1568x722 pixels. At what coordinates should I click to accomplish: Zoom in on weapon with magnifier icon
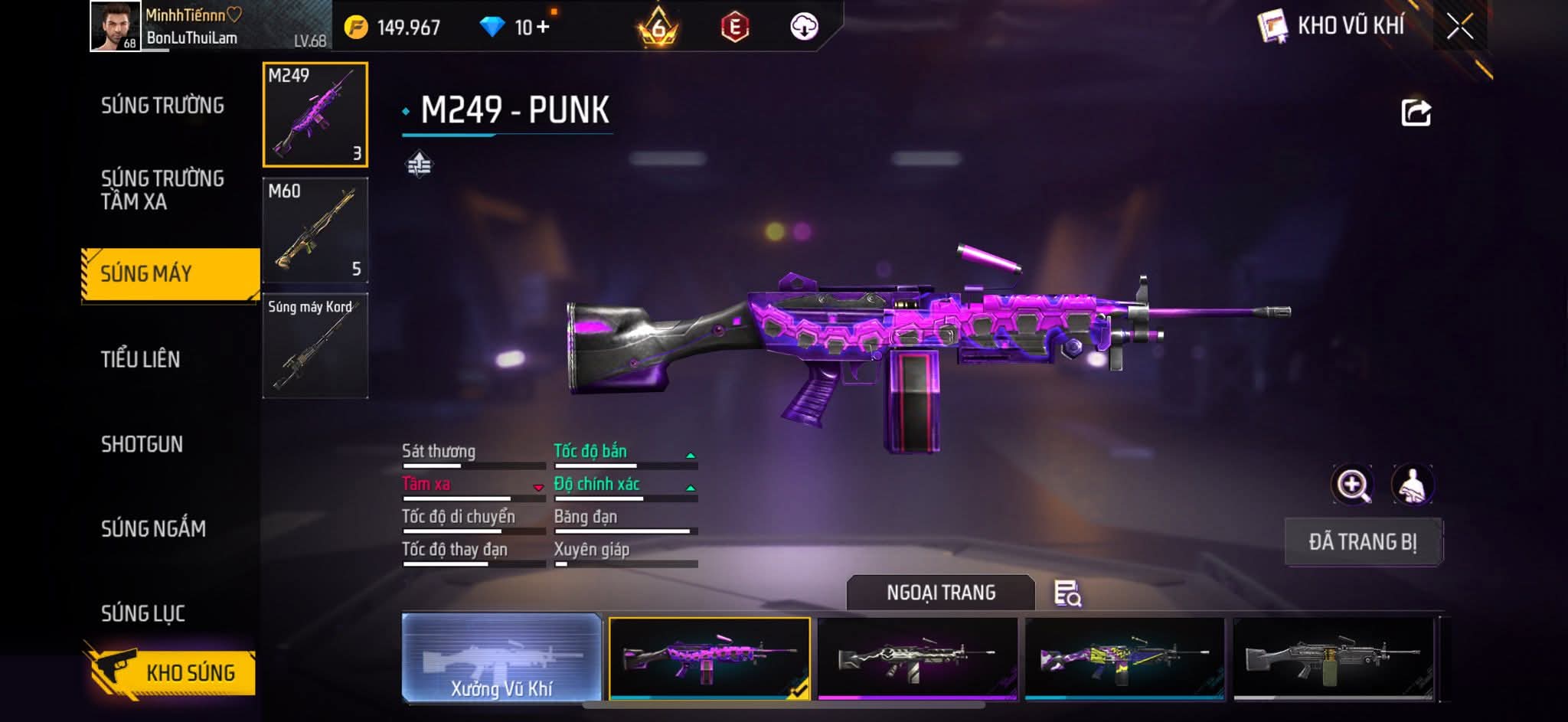pyautogui.click(x=1353, y=485)
